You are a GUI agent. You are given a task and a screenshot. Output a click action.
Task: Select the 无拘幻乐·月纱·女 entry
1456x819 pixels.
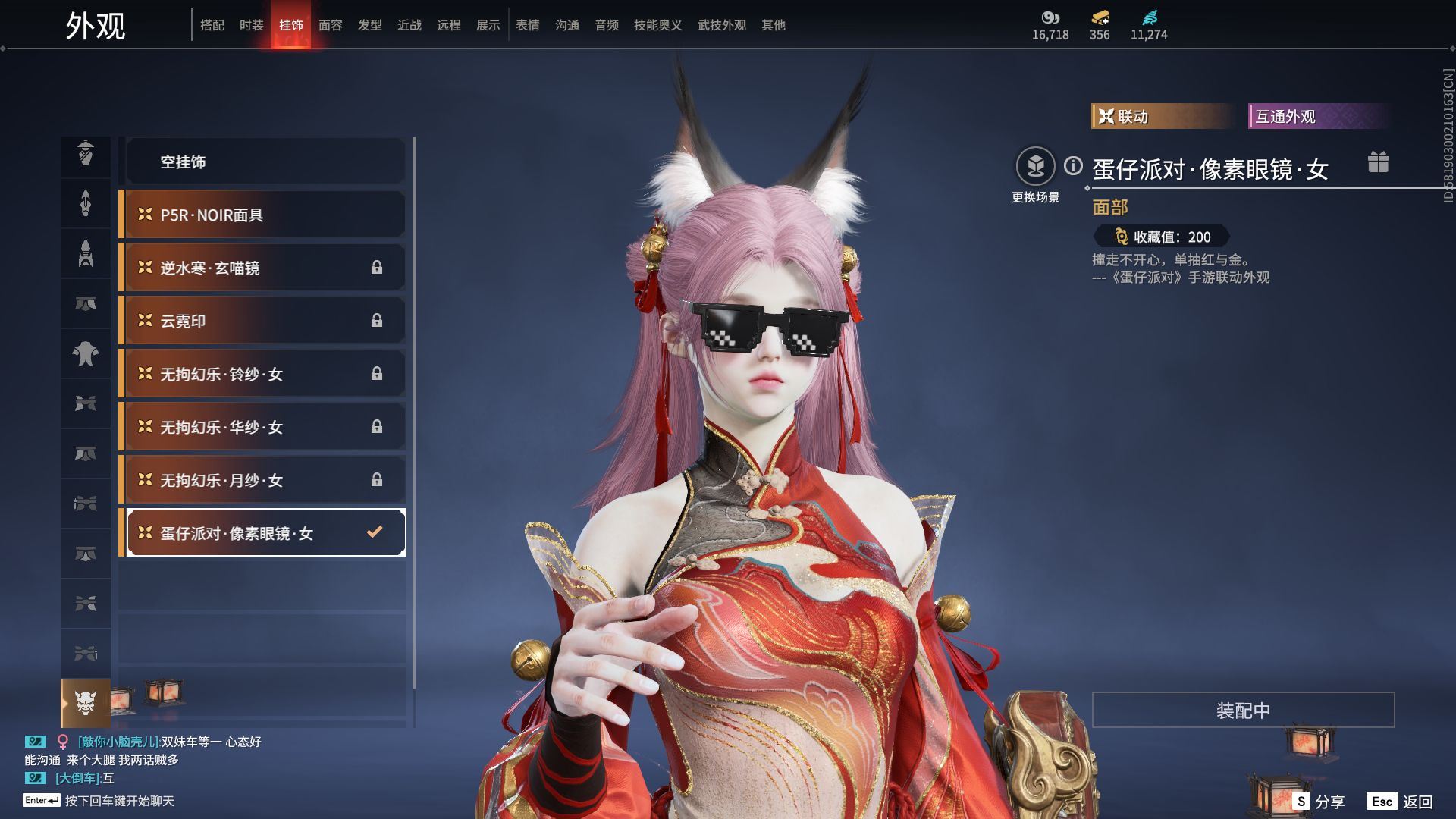point(264,480)
